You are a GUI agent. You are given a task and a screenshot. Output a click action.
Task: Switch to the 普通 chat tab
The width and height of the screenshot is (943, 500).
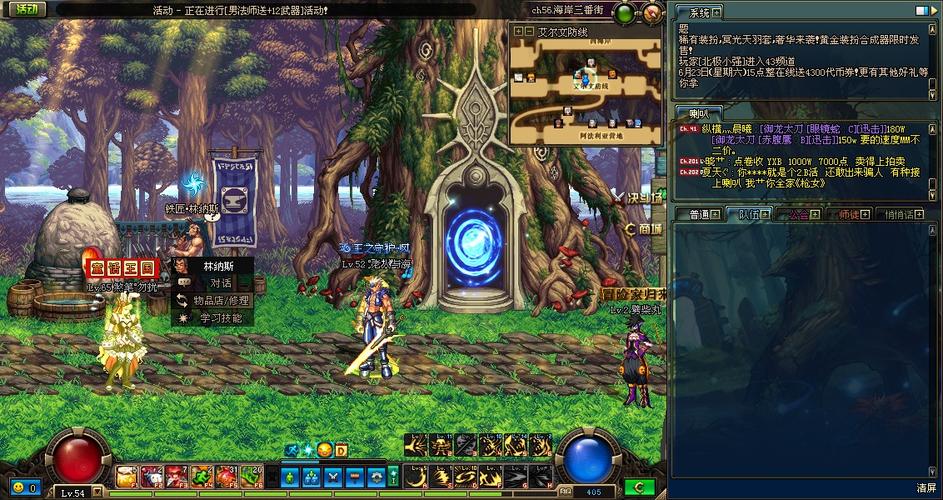coord(698,214)
